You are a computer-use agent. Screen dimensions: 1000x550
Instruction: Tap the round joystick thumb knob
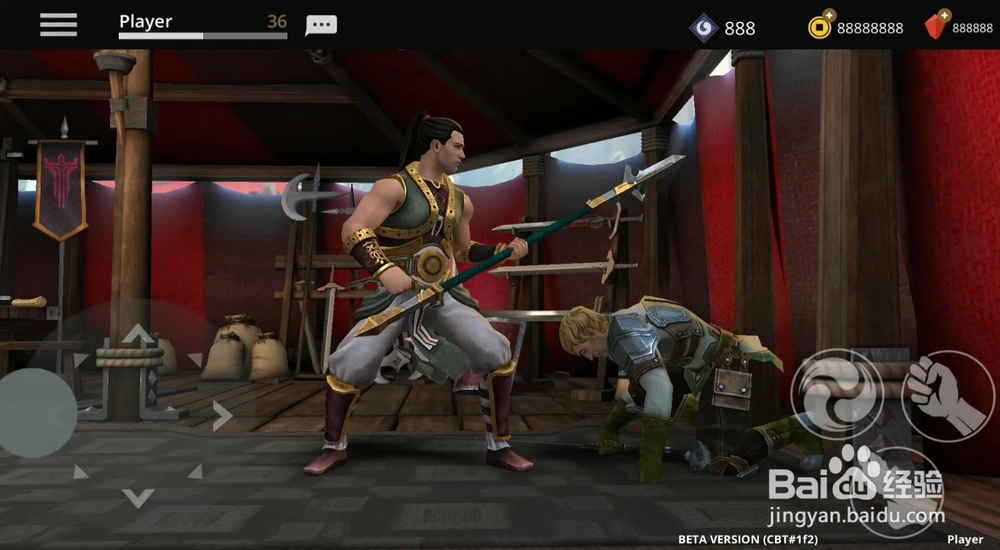36,412
